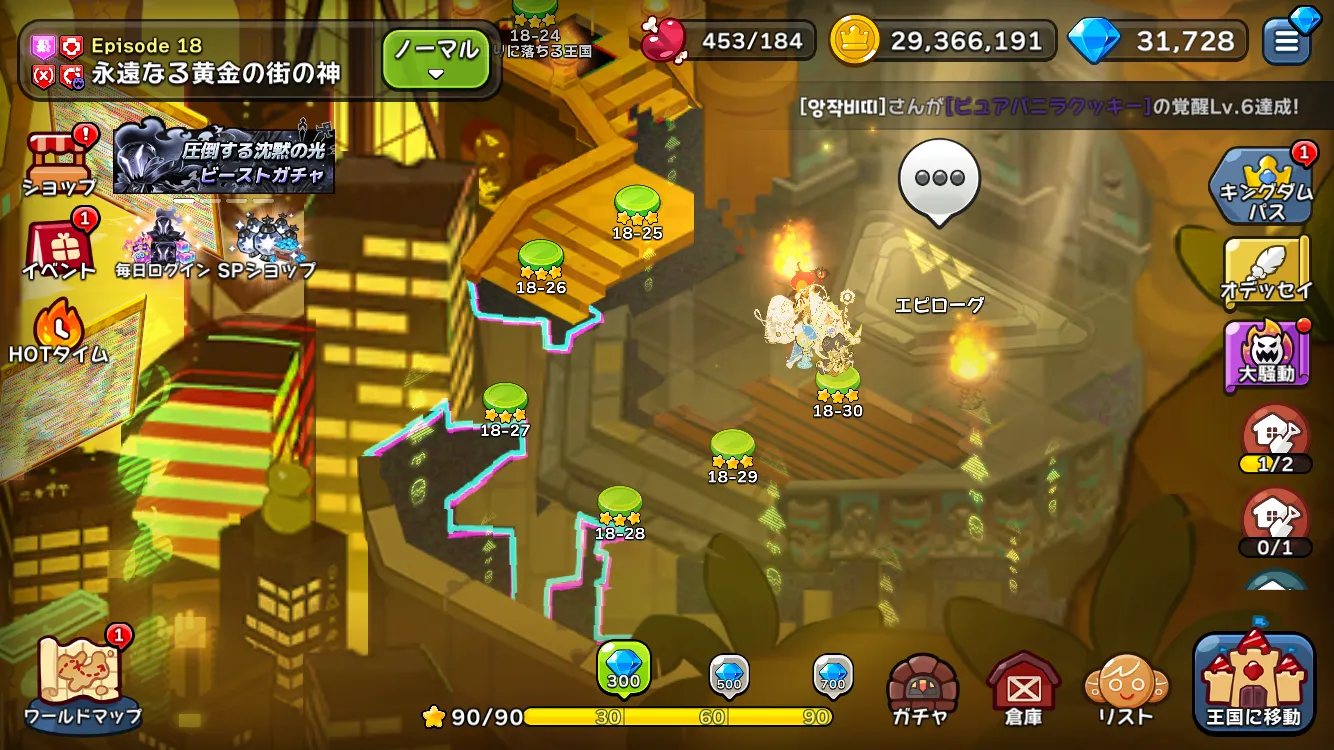
Task: Open the ガチャ gacha oven
Action: pos(922,688)
